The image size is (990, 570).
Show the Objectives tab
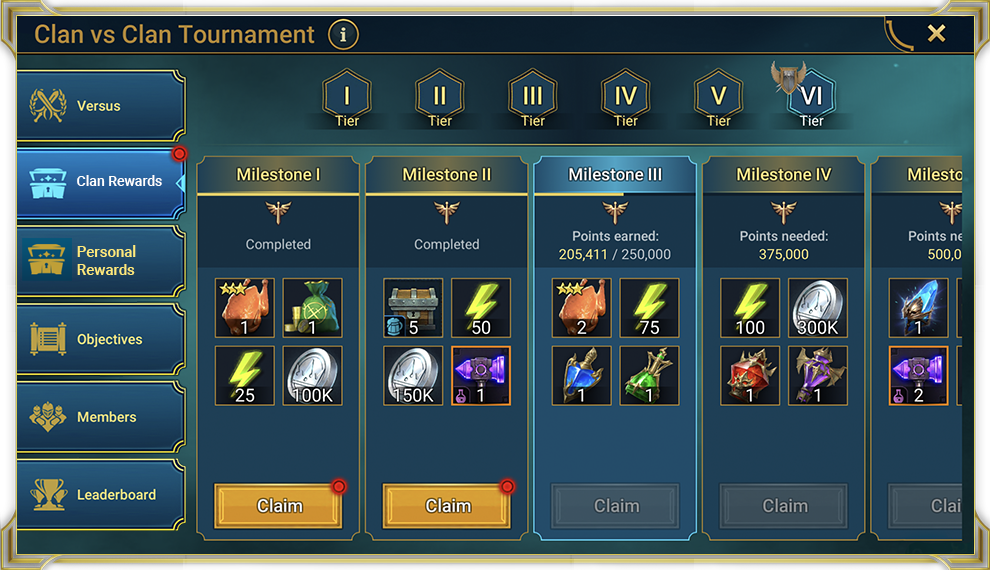[100, 340]
